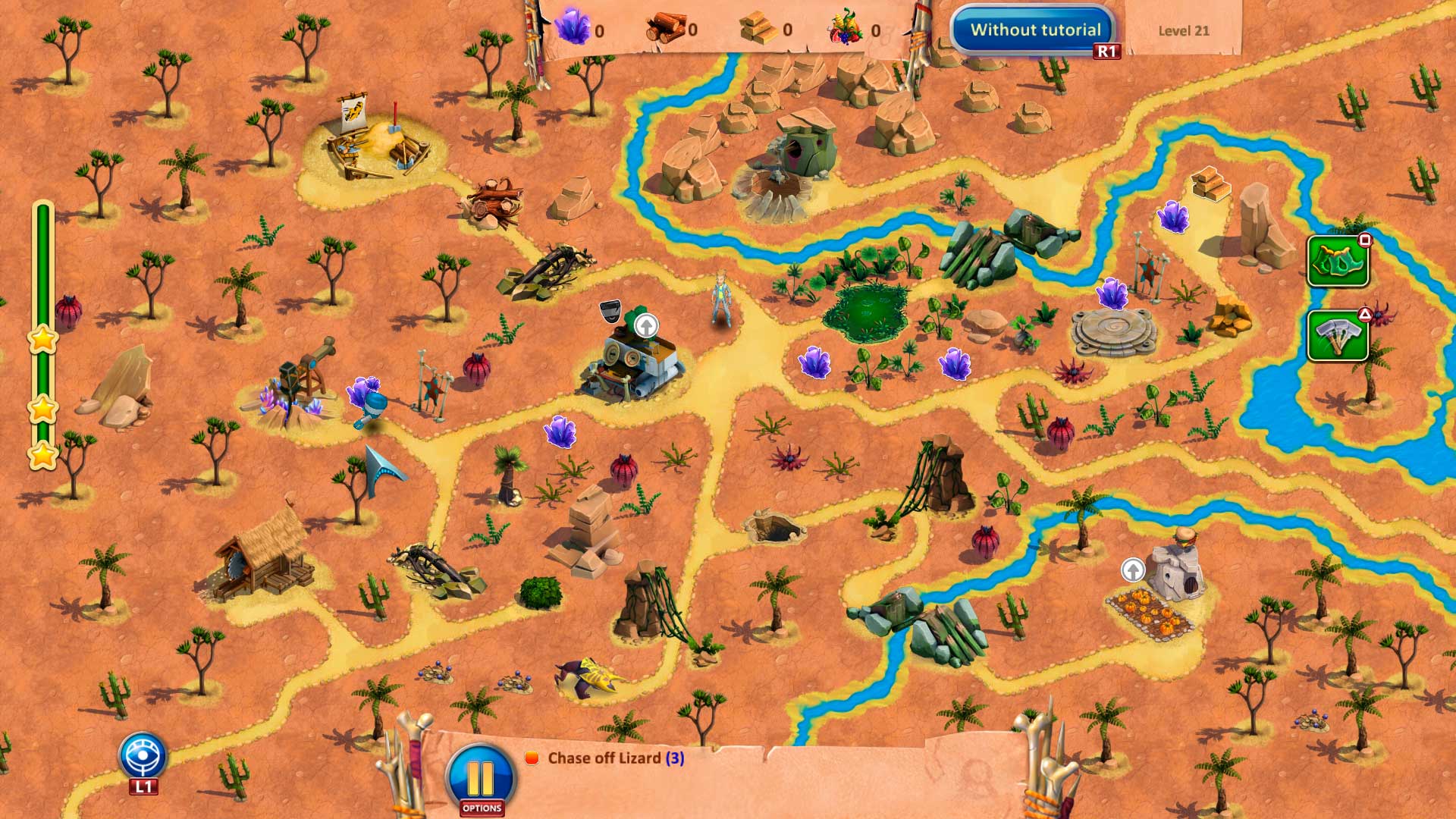Click a gold star on the left progress bar

pyautogui.click(x=43, y=340)
